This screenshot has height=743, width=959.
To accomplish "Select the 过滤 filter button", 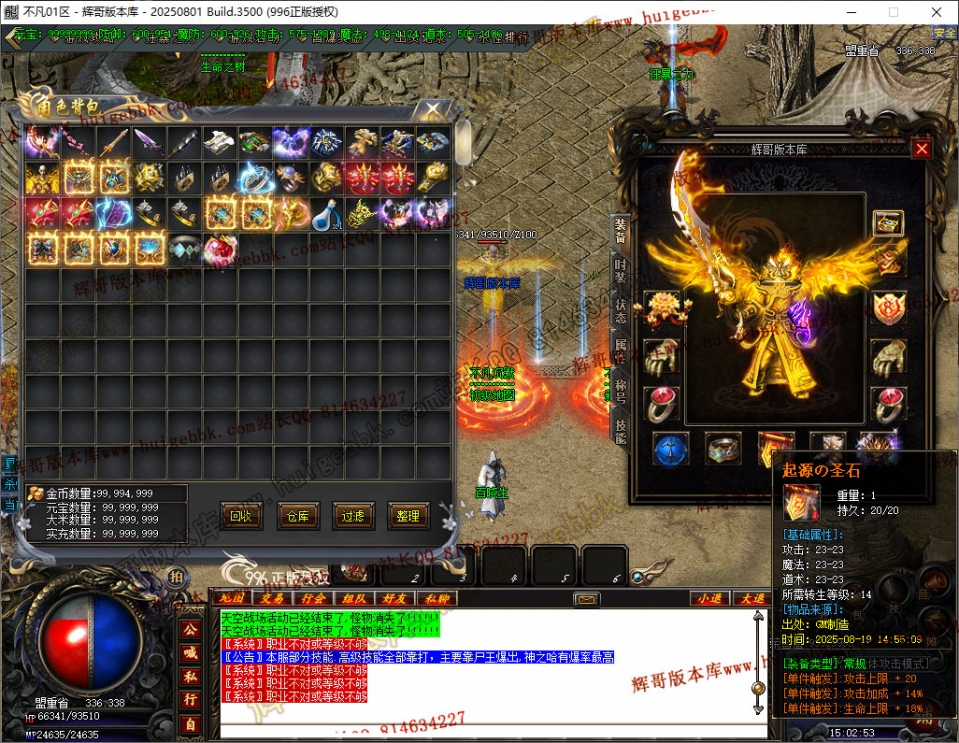I will [x=353, y=516].
